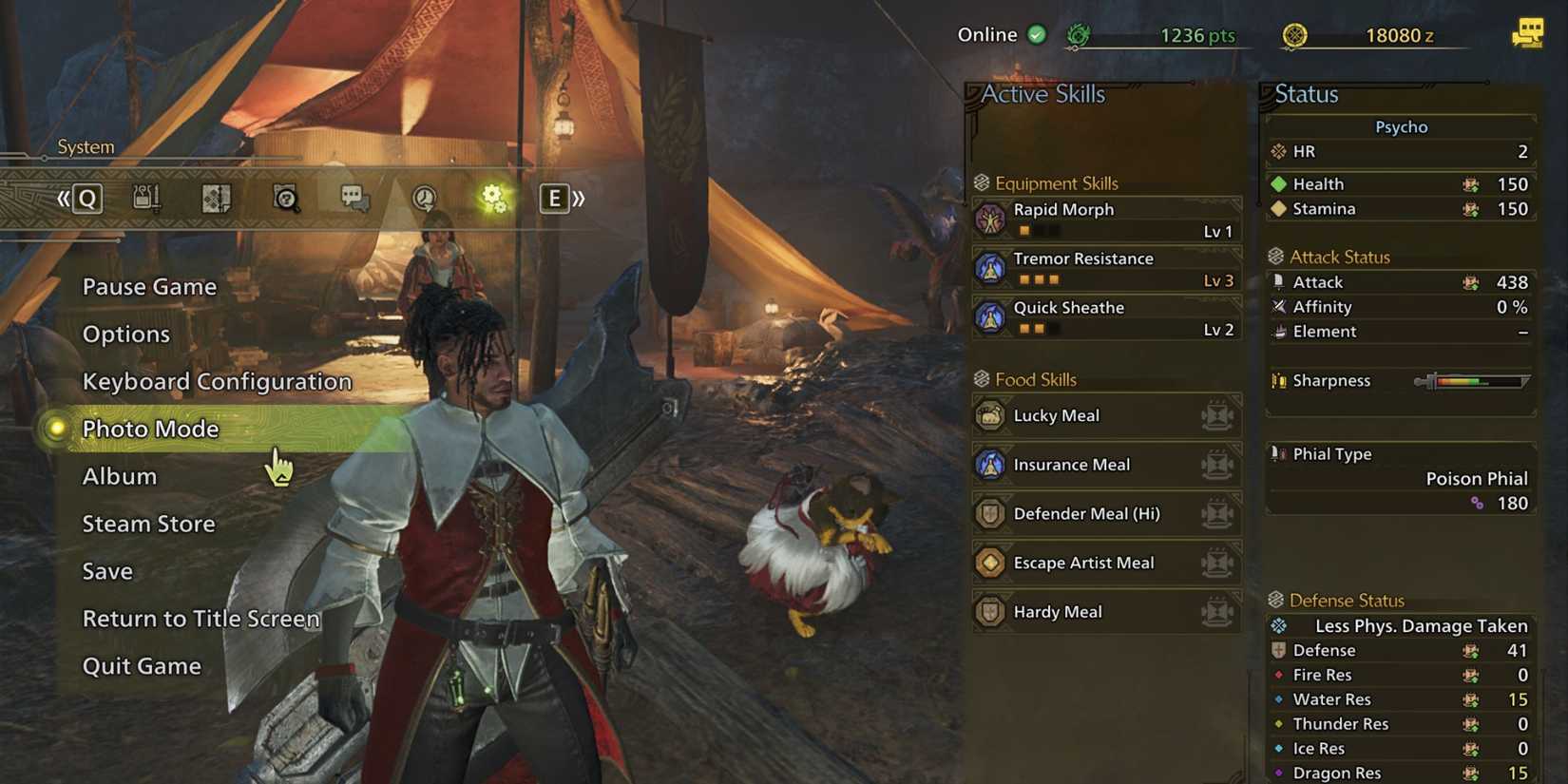
Task: Select the Quest Log icon in the toolbar
Action: click(x=216, y=199)
